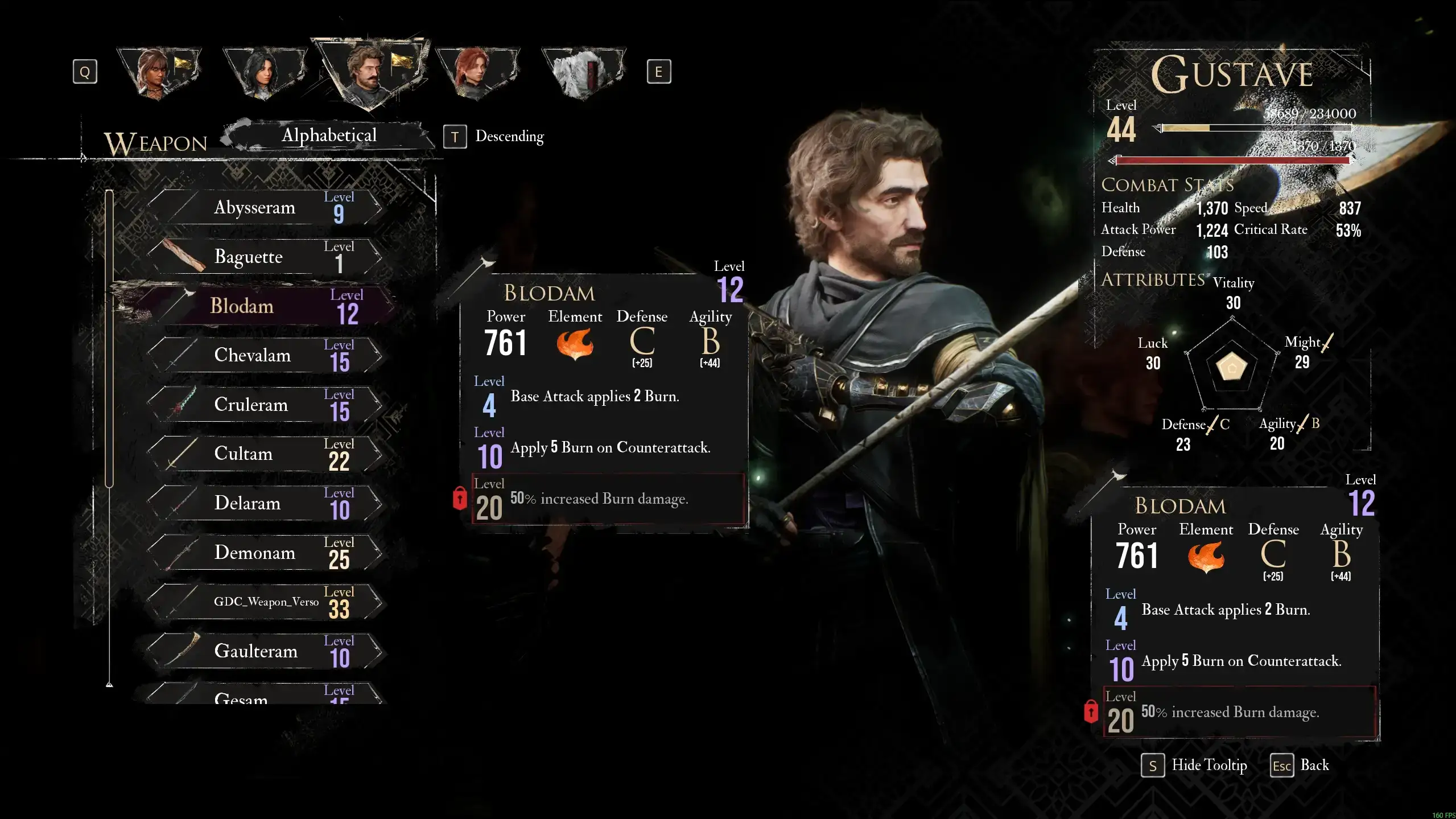1456x819 pixels.
Task: Toggle the Descending sort order
Action: pos(494,137)
